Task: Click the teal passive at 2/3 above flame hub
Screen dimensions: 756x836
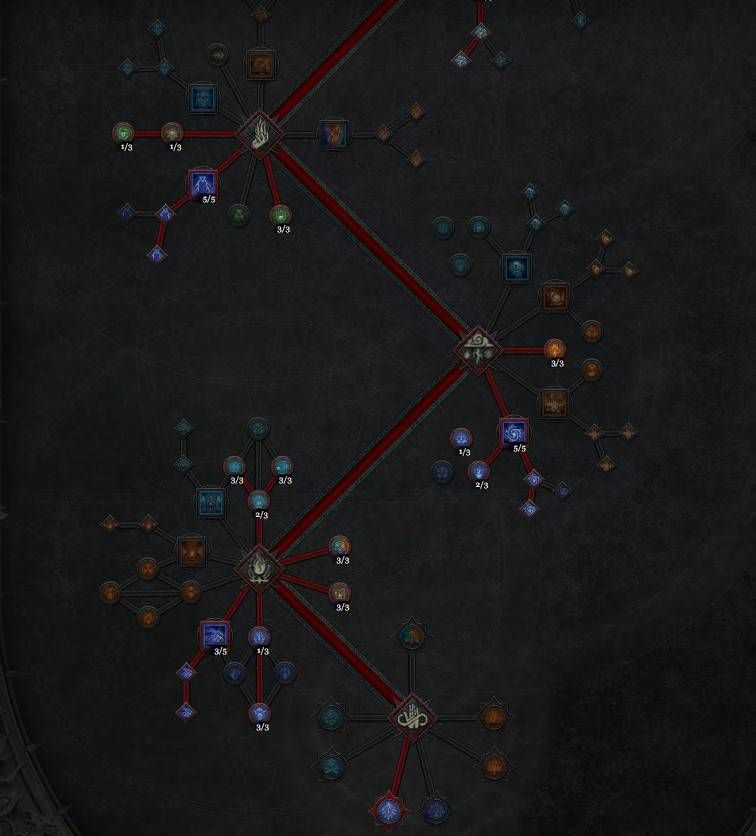Action: (x=259, y=500)
